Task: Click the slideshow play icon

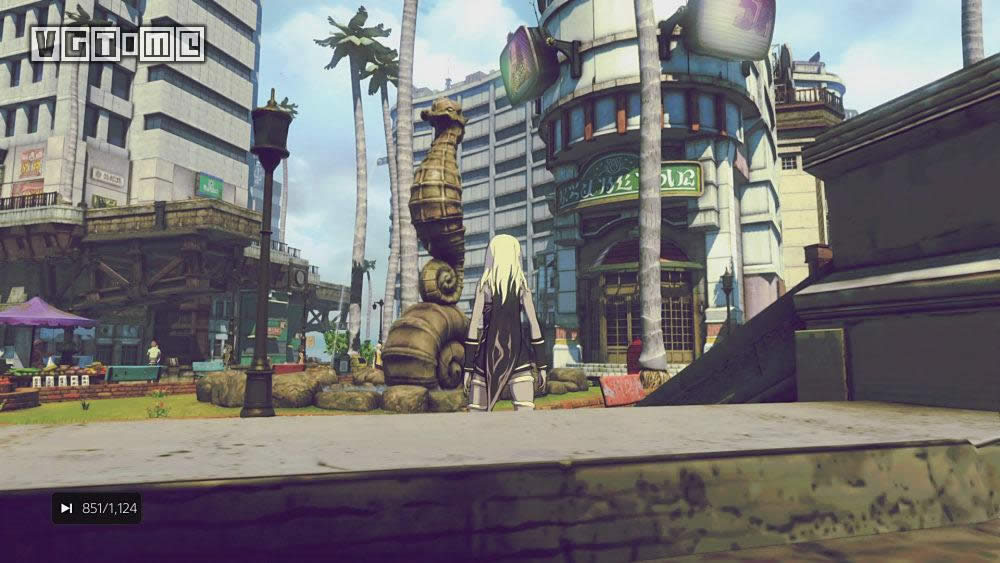Action: (67, 508)
